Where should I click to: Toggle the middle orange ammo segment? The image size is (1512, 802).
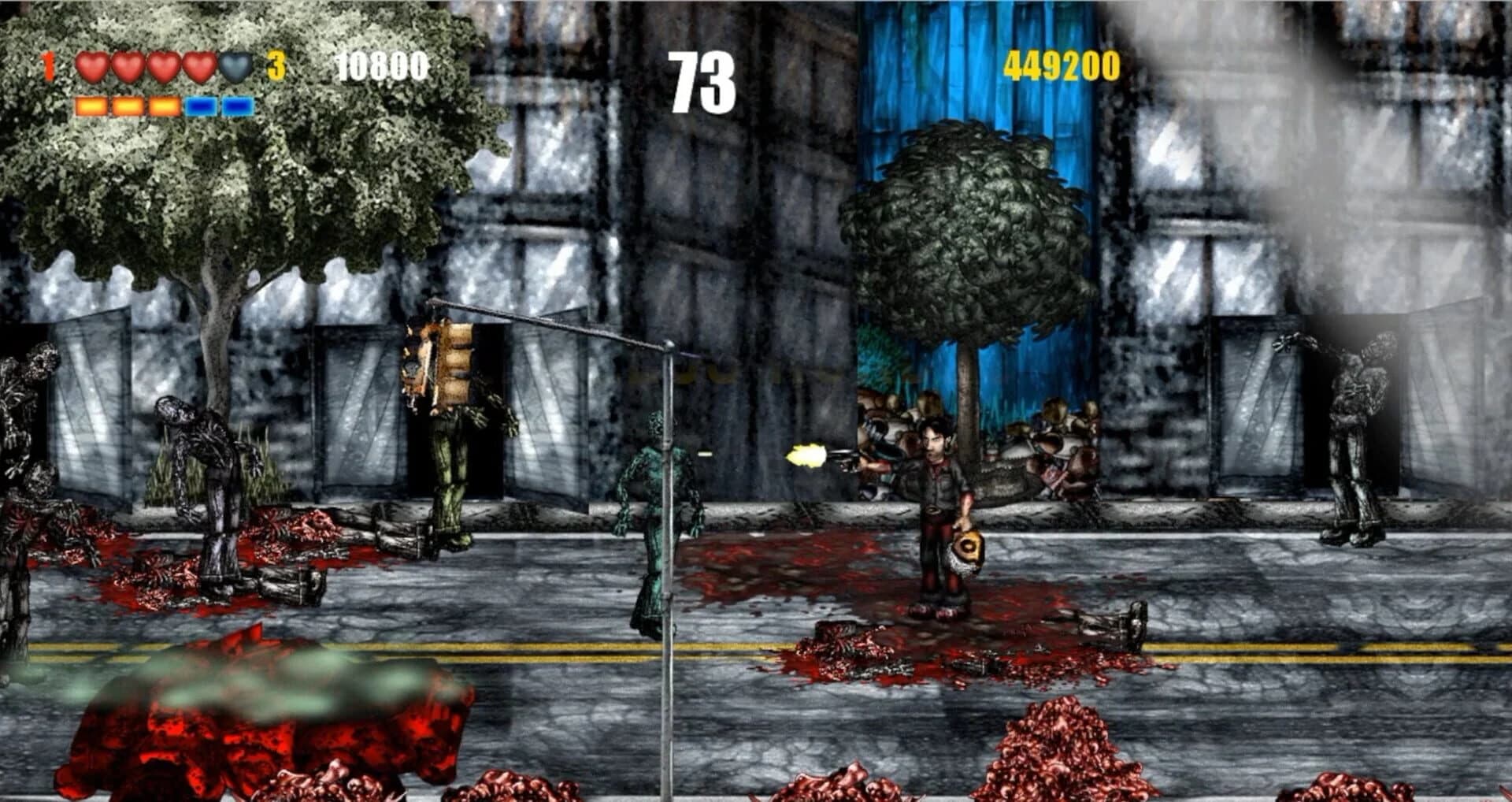(x=128, y=105)
